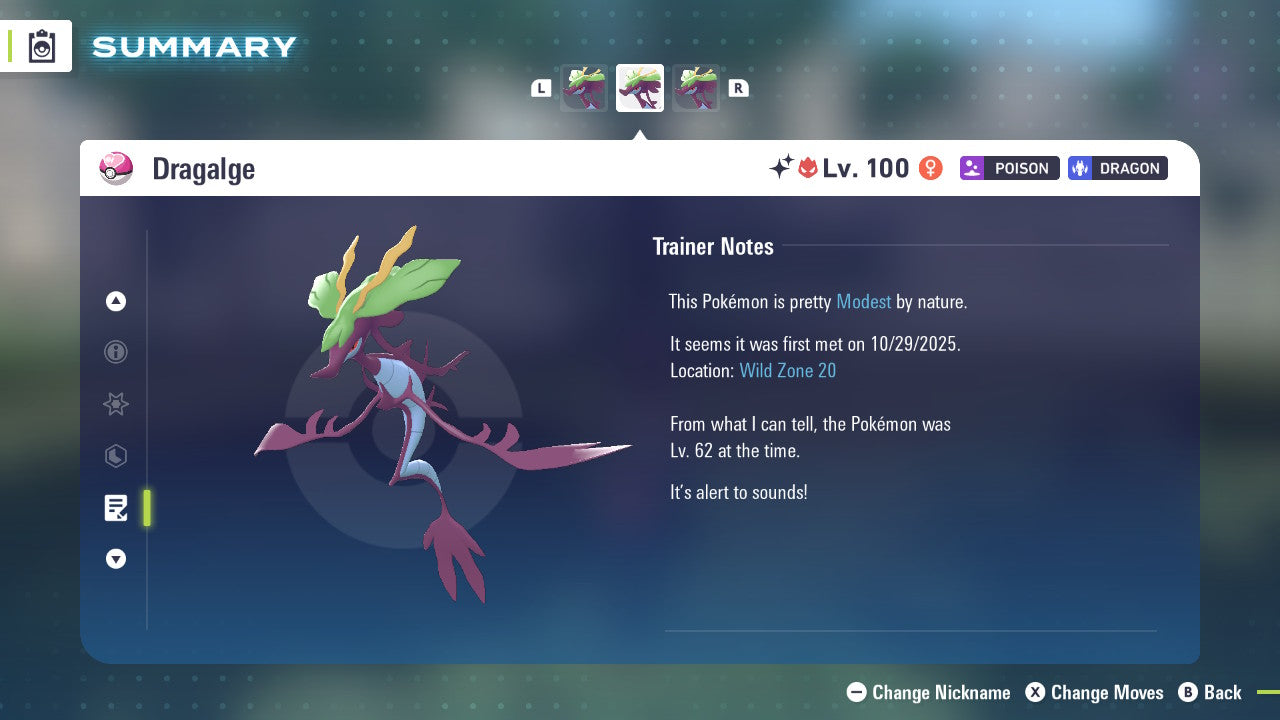Open the Wild Zone 20 location link
This screenshot has height=720, width=1280.
[788, 370]
